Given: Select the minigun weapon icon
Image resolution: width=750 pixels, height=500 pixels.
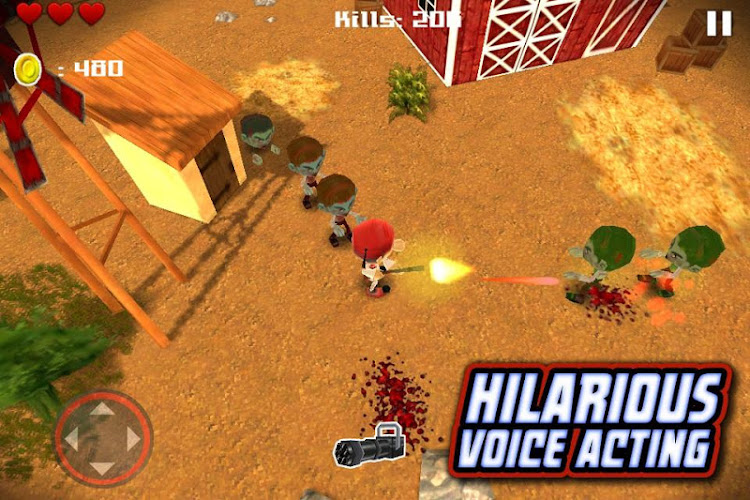Looking at the screenshot, I should (372, 445).
